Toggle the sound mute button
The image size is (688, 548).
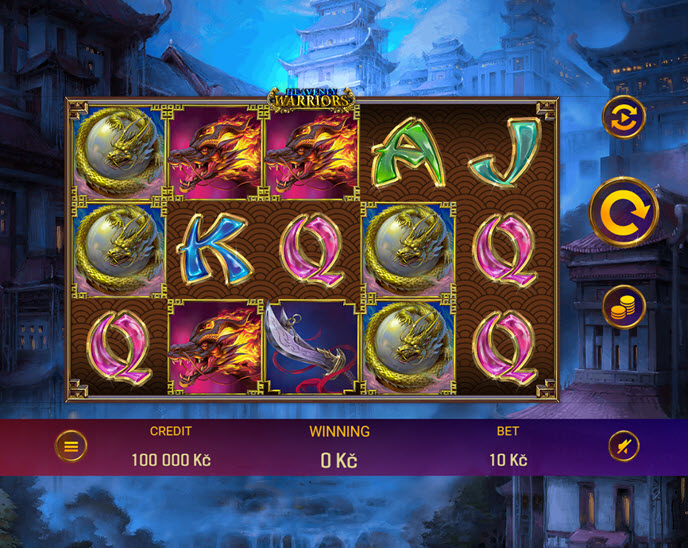pyautogui.click(x=623, y=446)
